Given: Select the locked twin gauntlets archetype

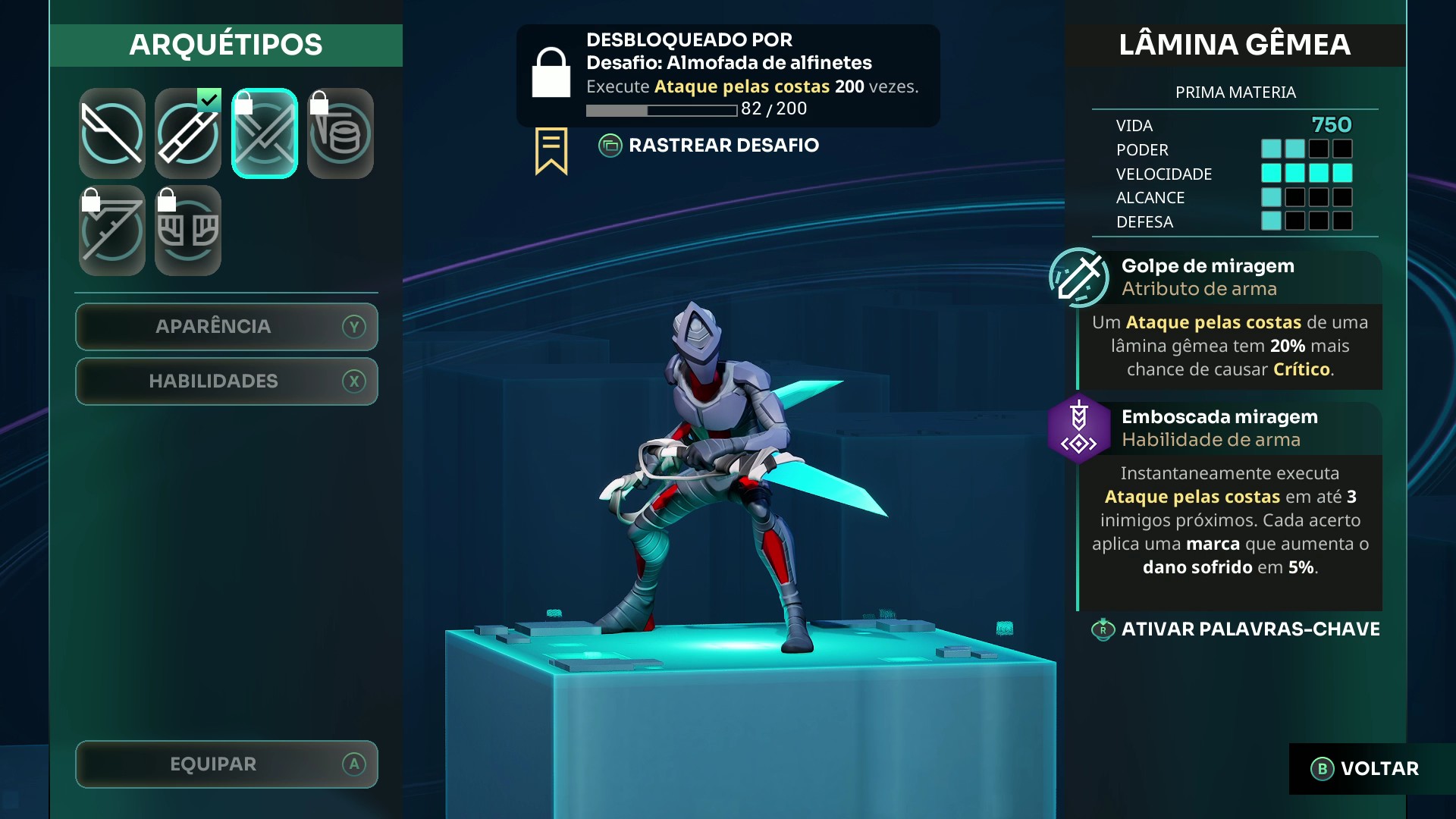Looking at the screenshot, I should (x=188, y=231).
